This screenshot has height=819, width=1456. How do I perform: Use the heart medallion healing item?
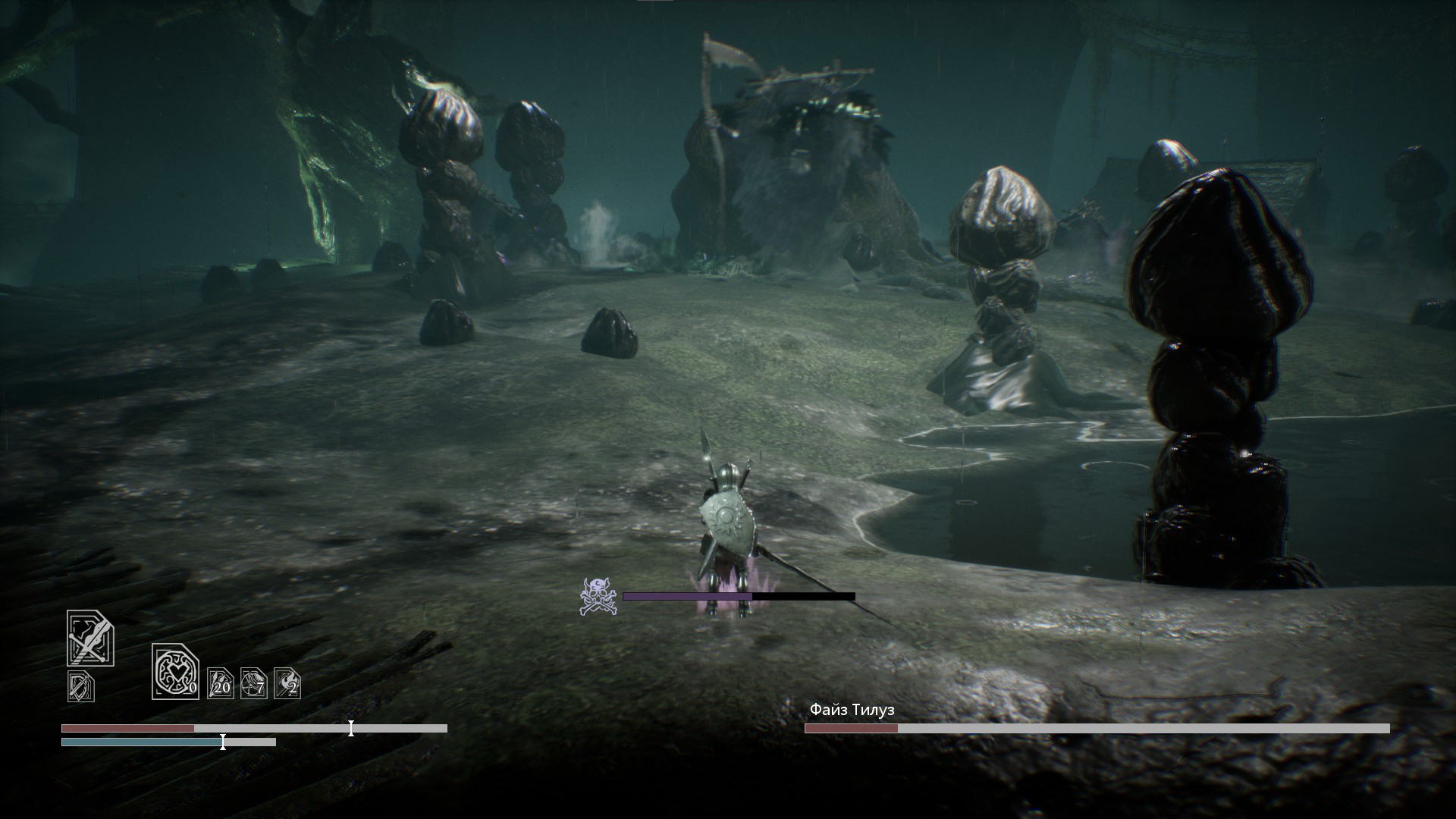175,671
